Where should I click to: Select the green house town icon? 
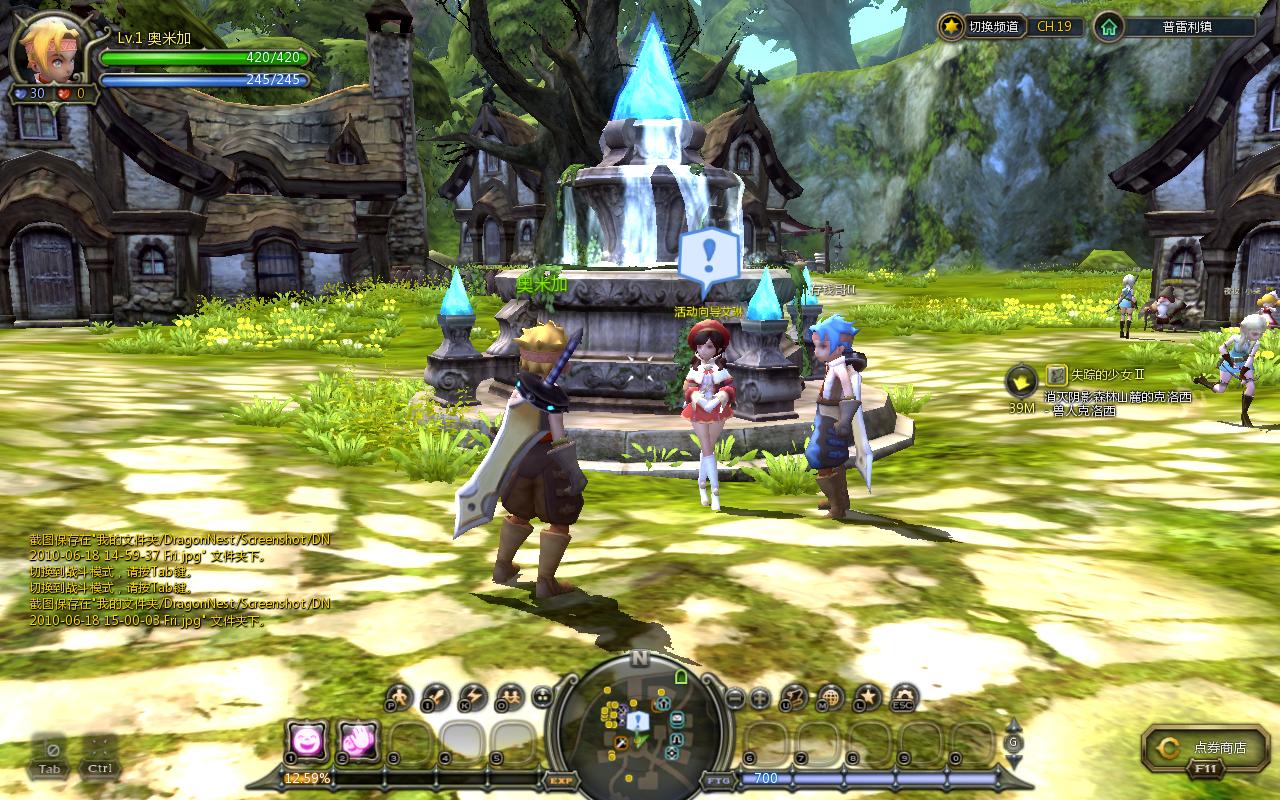coord(1108,27)
